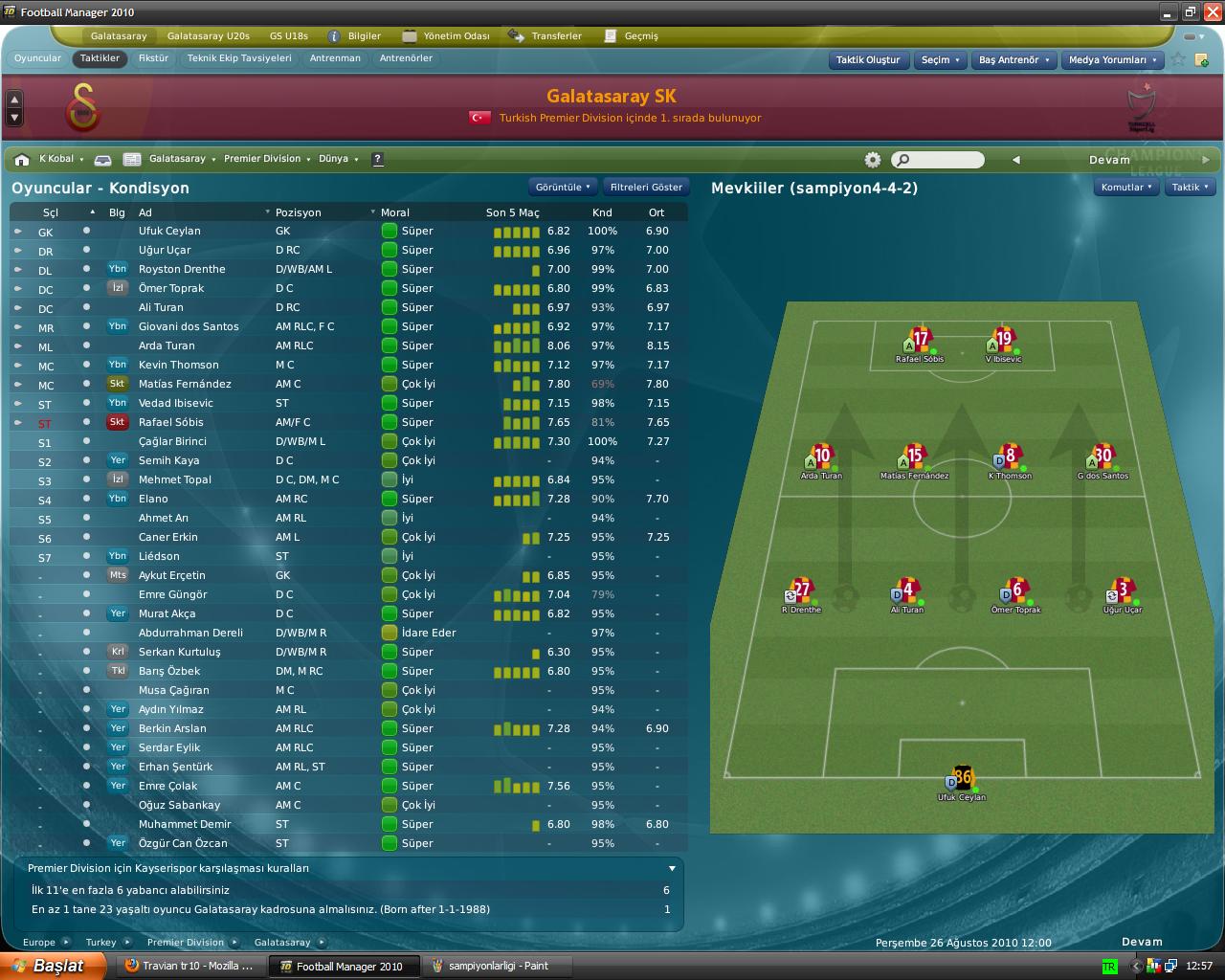Switch to the Paint window in the taskbar
Viewport: 1225px width, 980px height.
499,966
